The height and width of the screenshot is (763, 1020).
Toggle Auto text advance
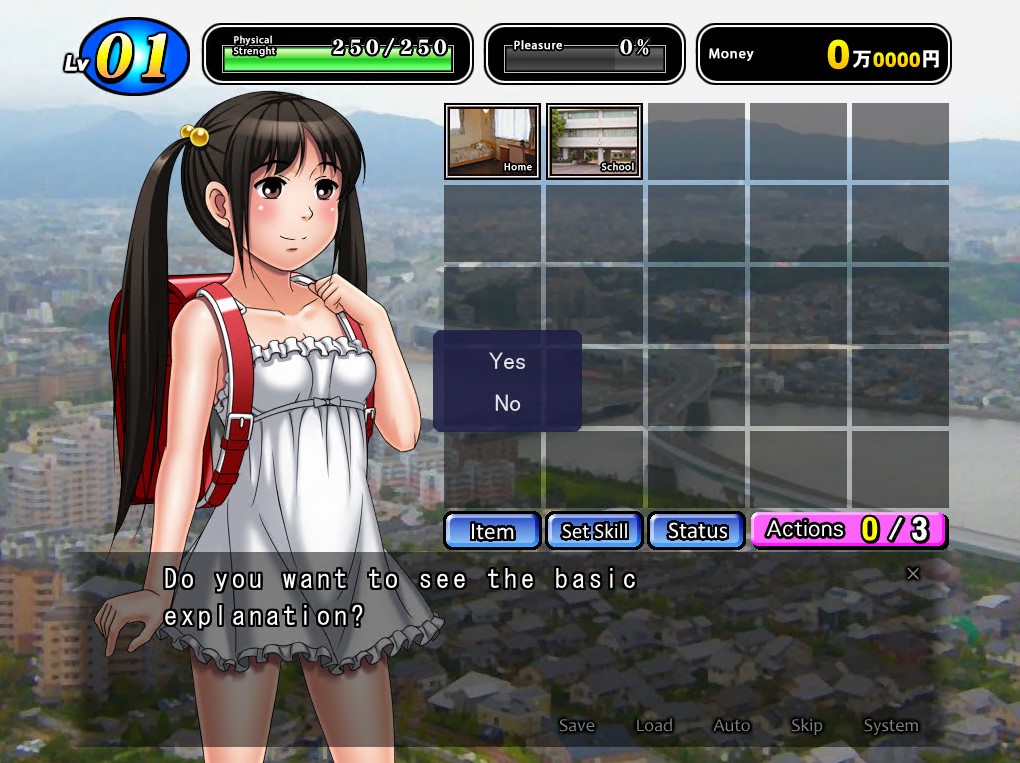[731, 726]
